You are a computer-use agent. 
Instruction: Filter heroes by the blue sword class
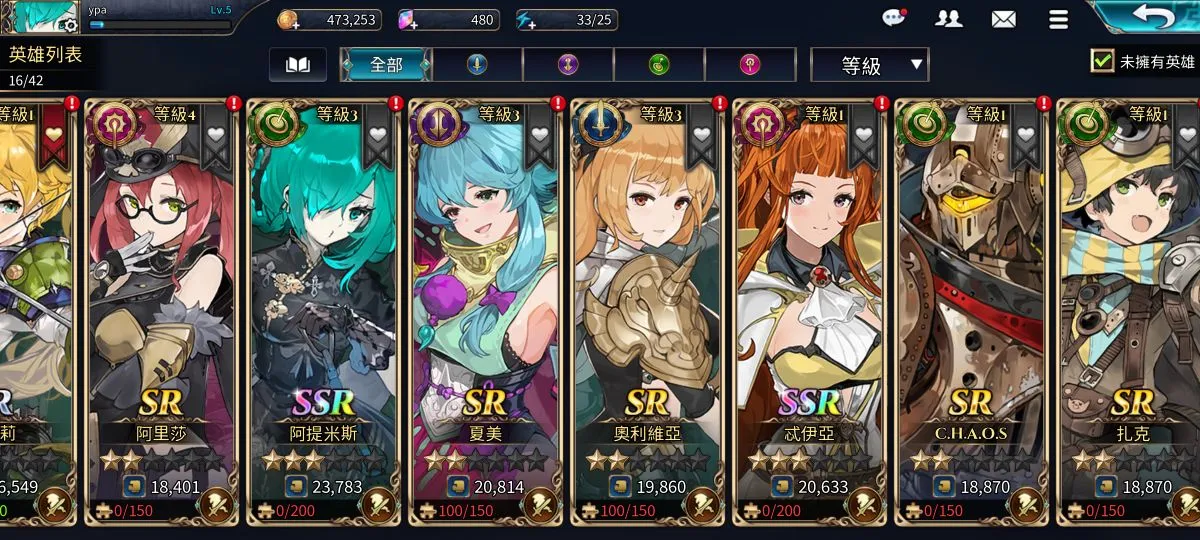point(477,65)
